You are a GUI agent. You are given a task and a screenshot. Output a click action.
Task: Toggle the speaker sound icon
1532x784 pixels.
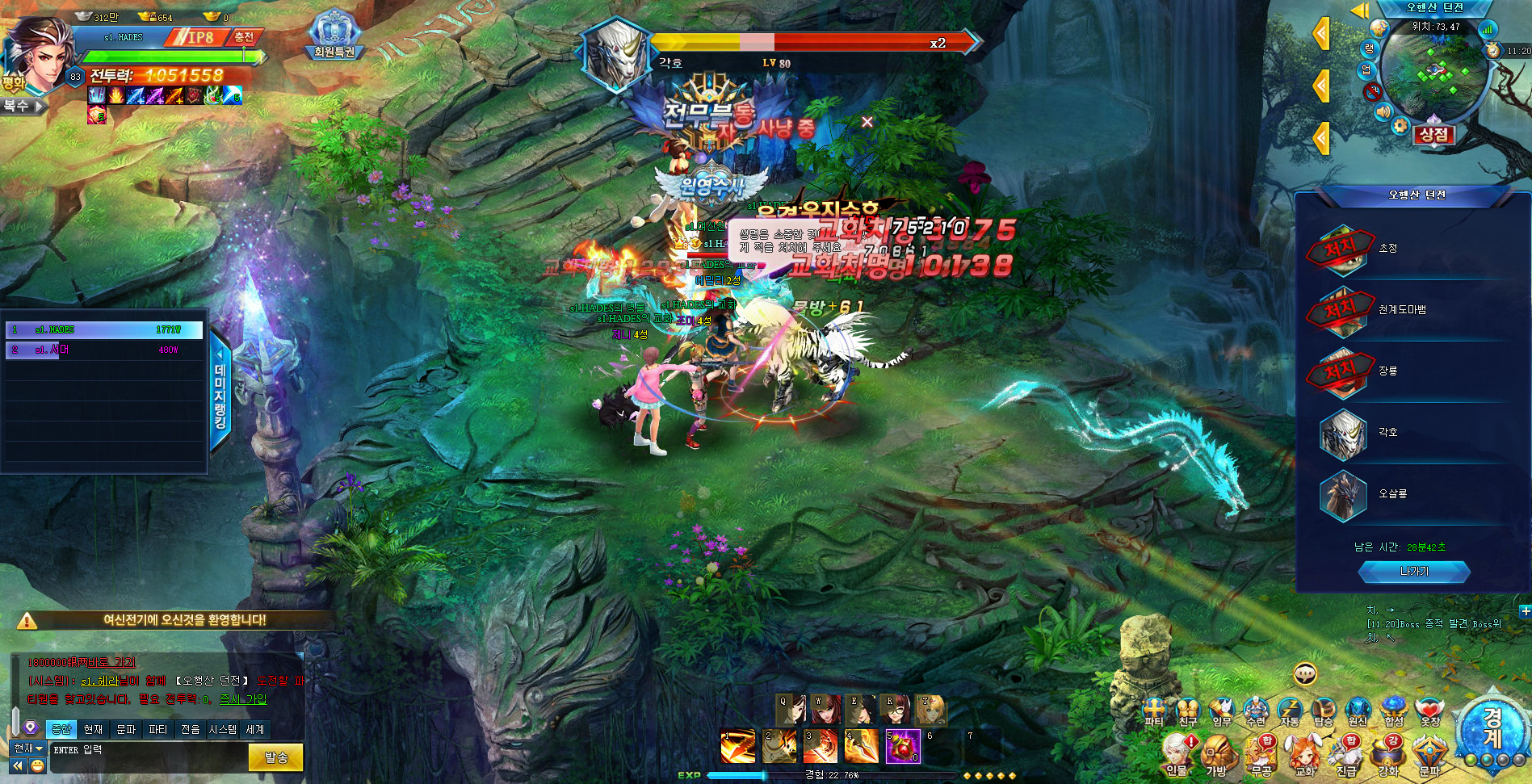[x=1383, y=112]
